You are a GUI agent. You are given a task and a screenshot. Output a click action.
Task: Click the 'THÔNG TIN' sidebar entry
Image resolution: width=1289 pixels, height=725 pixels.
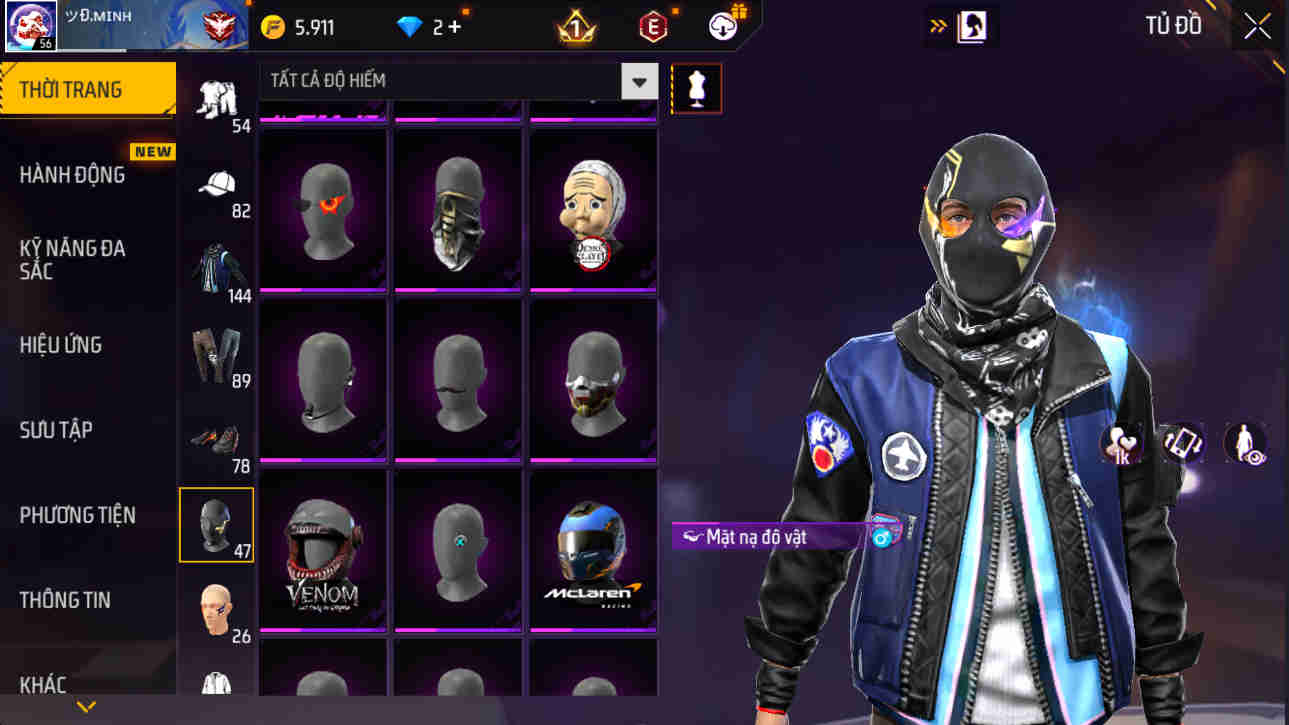(65, 600)
